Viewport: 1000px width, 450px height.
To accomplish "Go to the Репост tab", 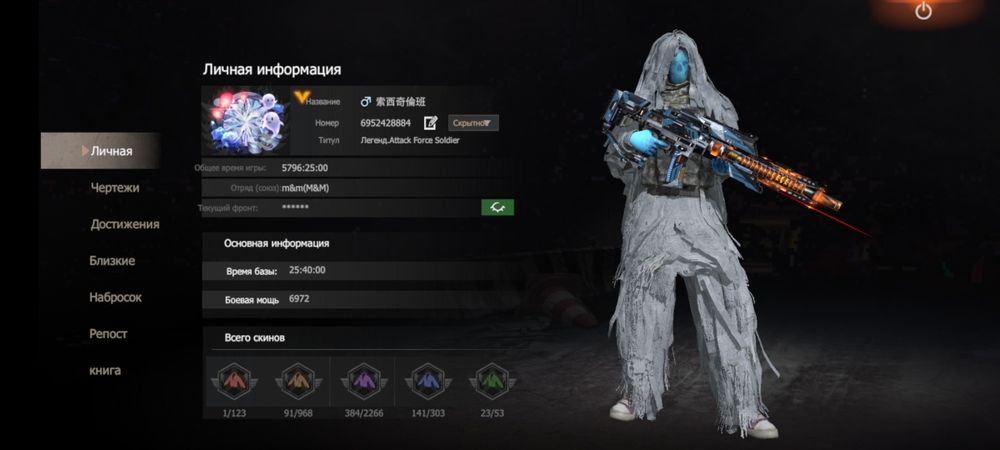I will pyautogui.click(x=108, y=334).
